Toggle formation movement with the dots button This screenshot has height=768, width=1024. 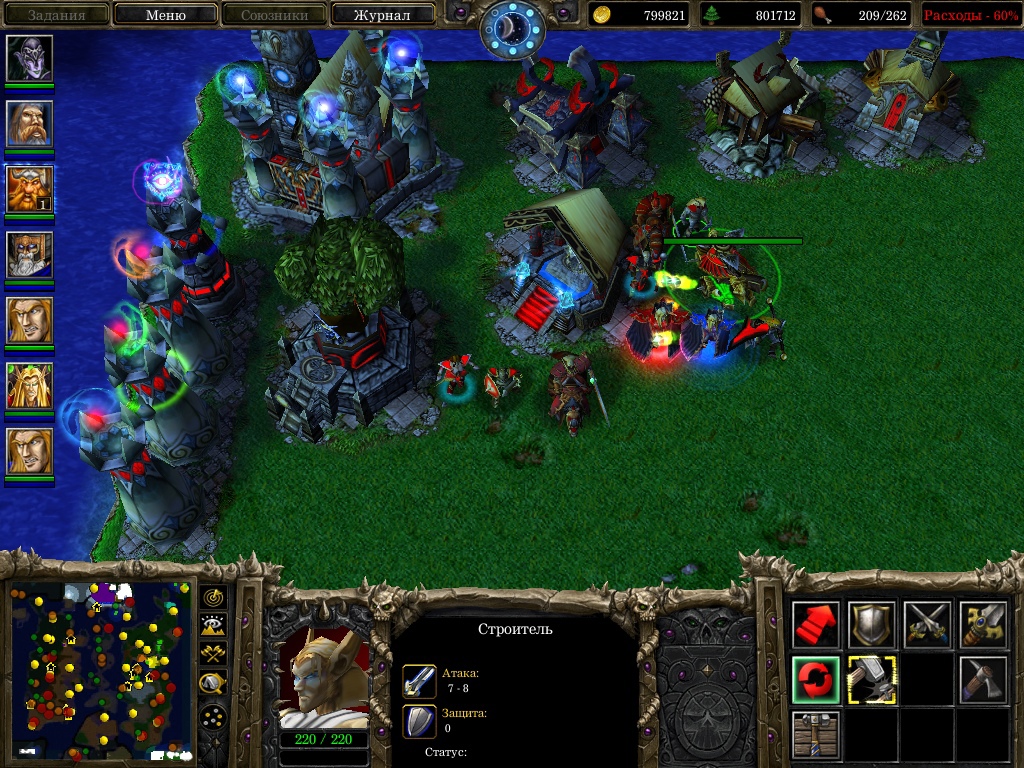click(x=213, y=717)
